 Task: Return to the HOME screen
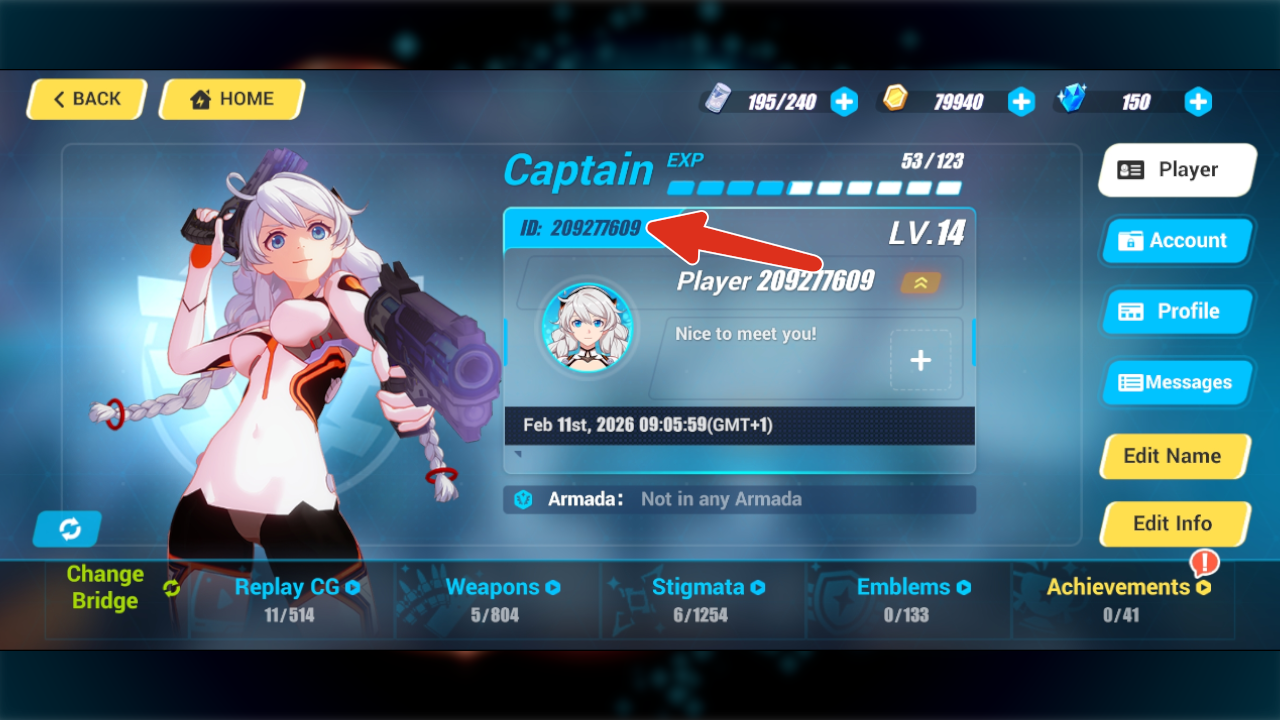[x=232, y=99]
